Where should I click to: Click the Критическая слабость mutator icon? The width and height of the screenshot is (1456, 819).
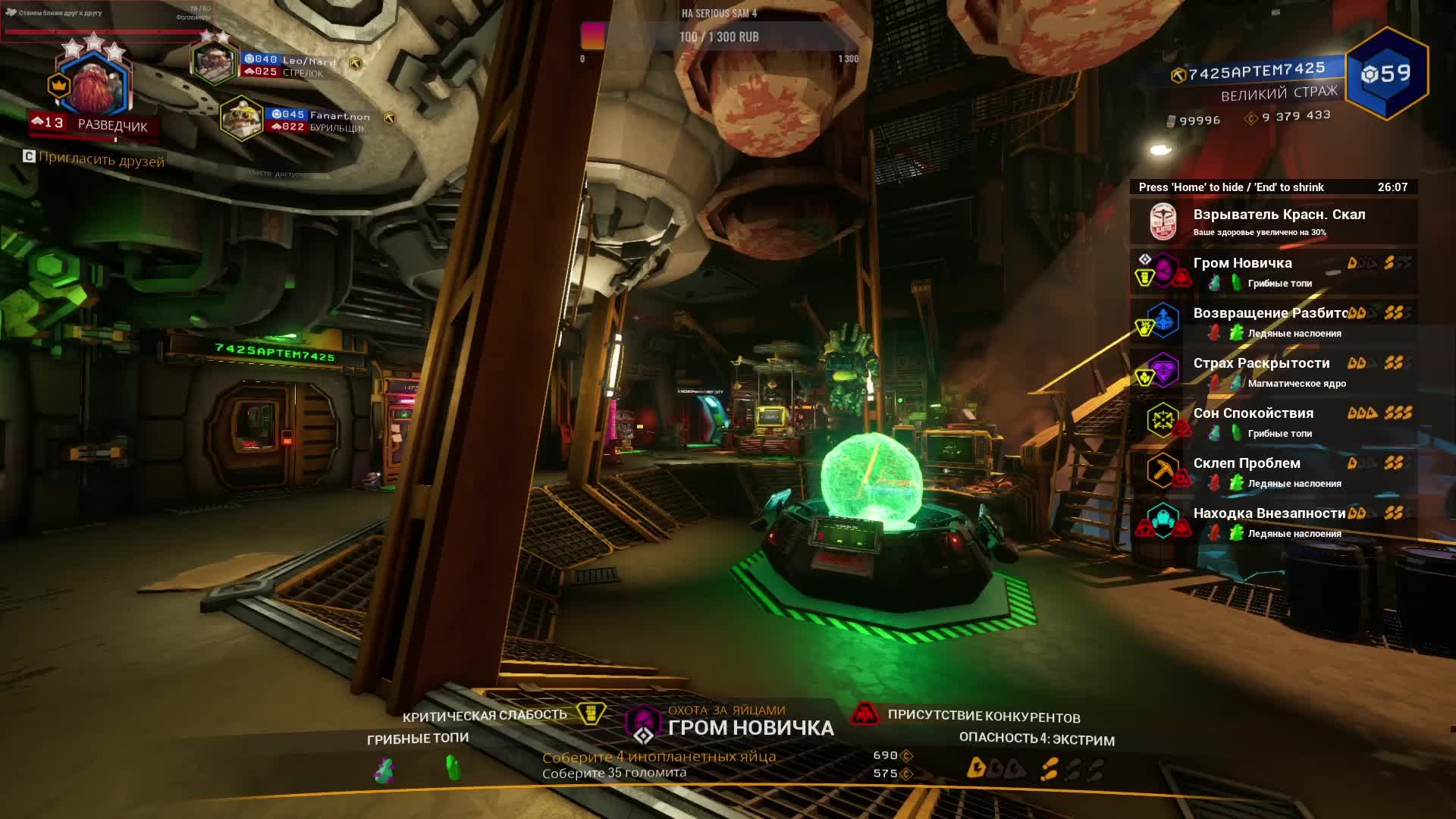click(x=590, y=713)
